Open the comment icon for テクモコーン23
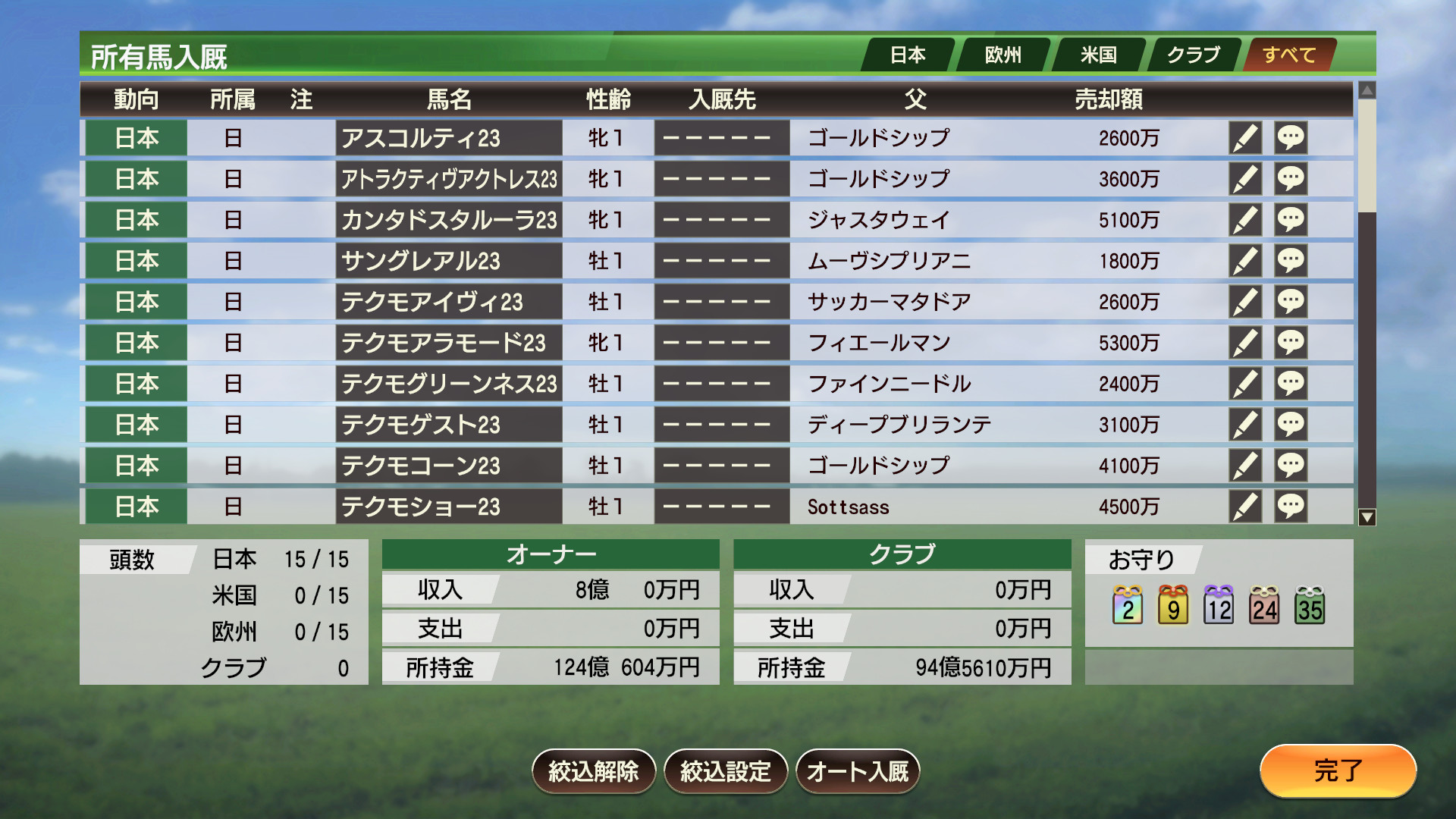The width and height of the screenshot is (1456, 819). [1291, 465]
